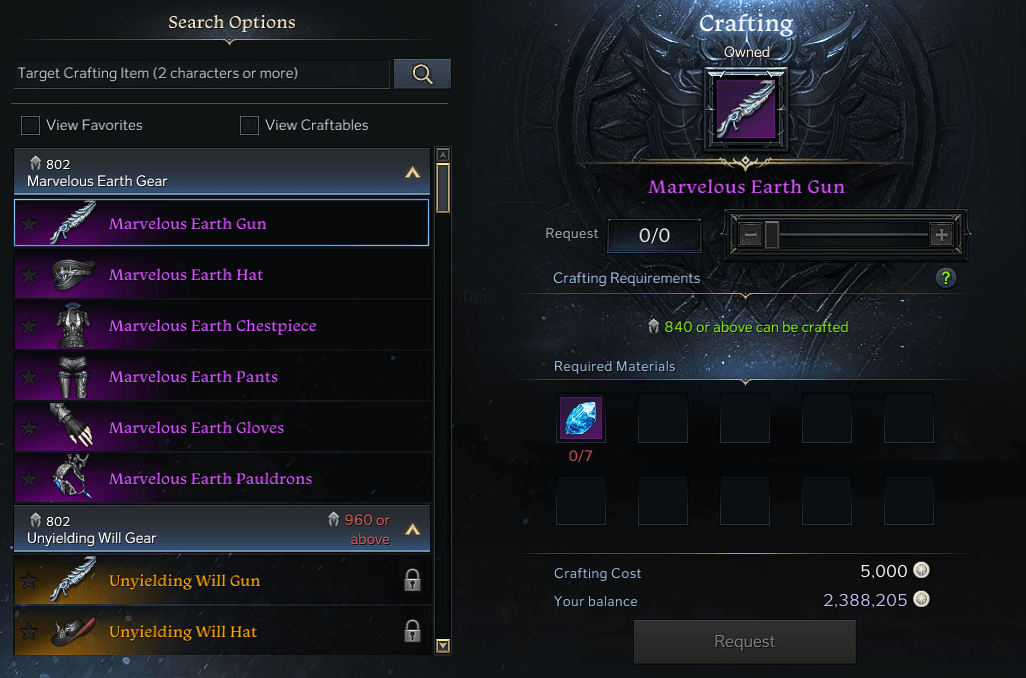Image resolution: width=1026 pixels, height=678 pixels.
Task: Open the Marvelous Earth Gloves recipe
Action: (196, 427)
